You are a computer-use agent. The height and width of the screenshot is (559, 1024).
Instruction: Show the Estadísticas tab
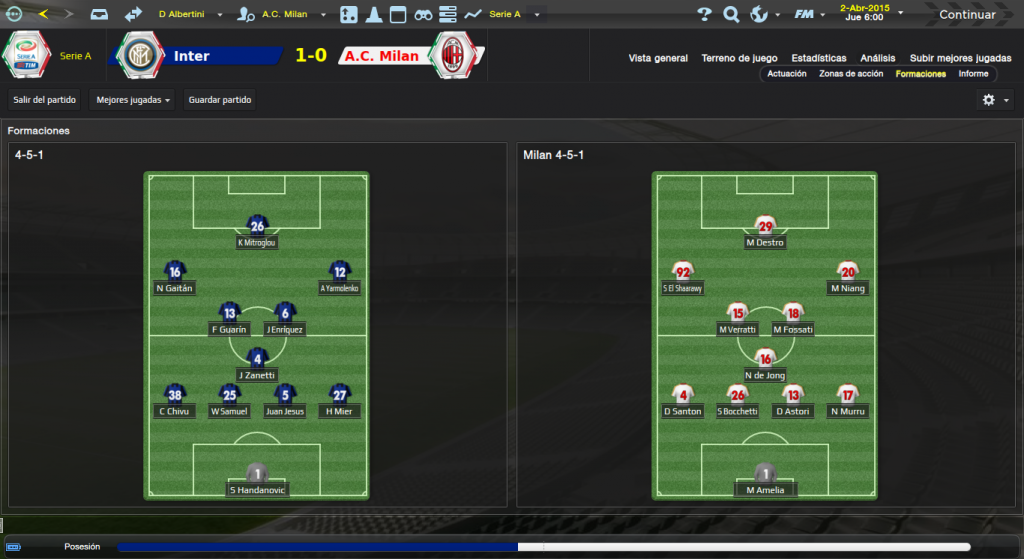click(818, 58)
